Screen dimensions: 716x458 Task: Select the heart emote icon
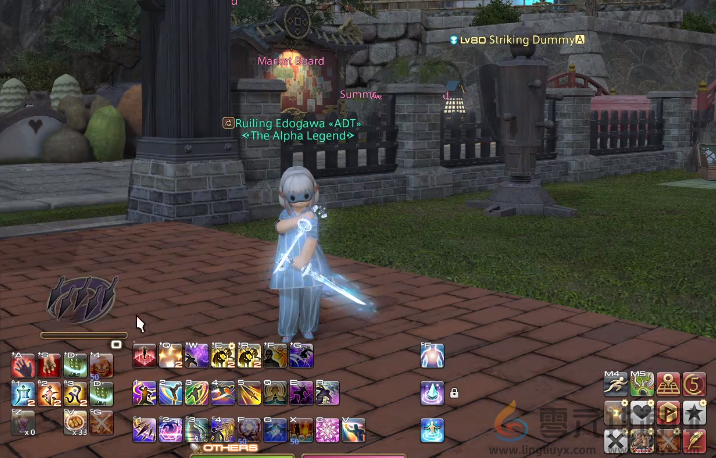click(x=642, y=412)
